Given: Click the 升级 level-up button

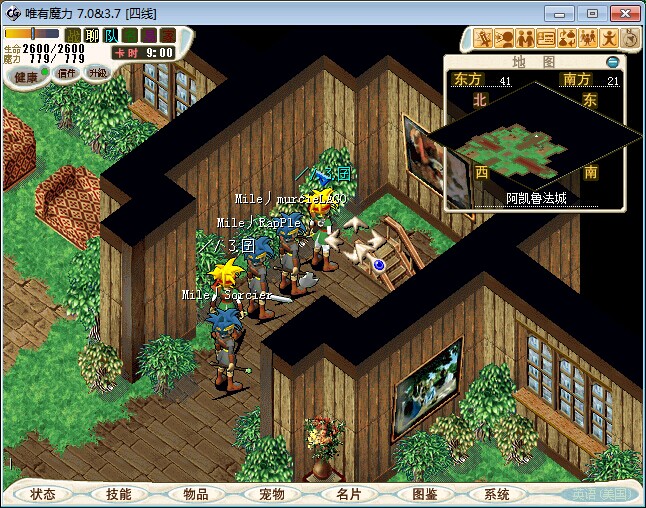Looking at the screenshot, I should (97, 73).
